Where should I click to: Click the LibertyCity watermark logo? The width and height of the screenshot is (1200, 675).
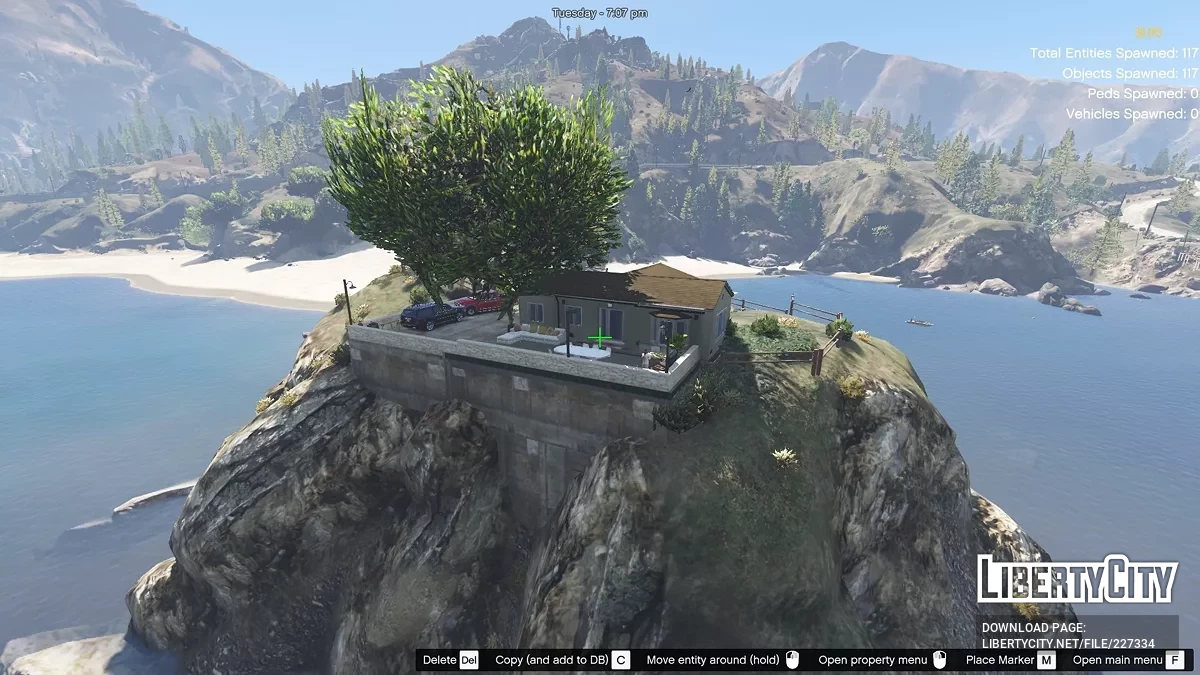click(x=1077, y=580)
